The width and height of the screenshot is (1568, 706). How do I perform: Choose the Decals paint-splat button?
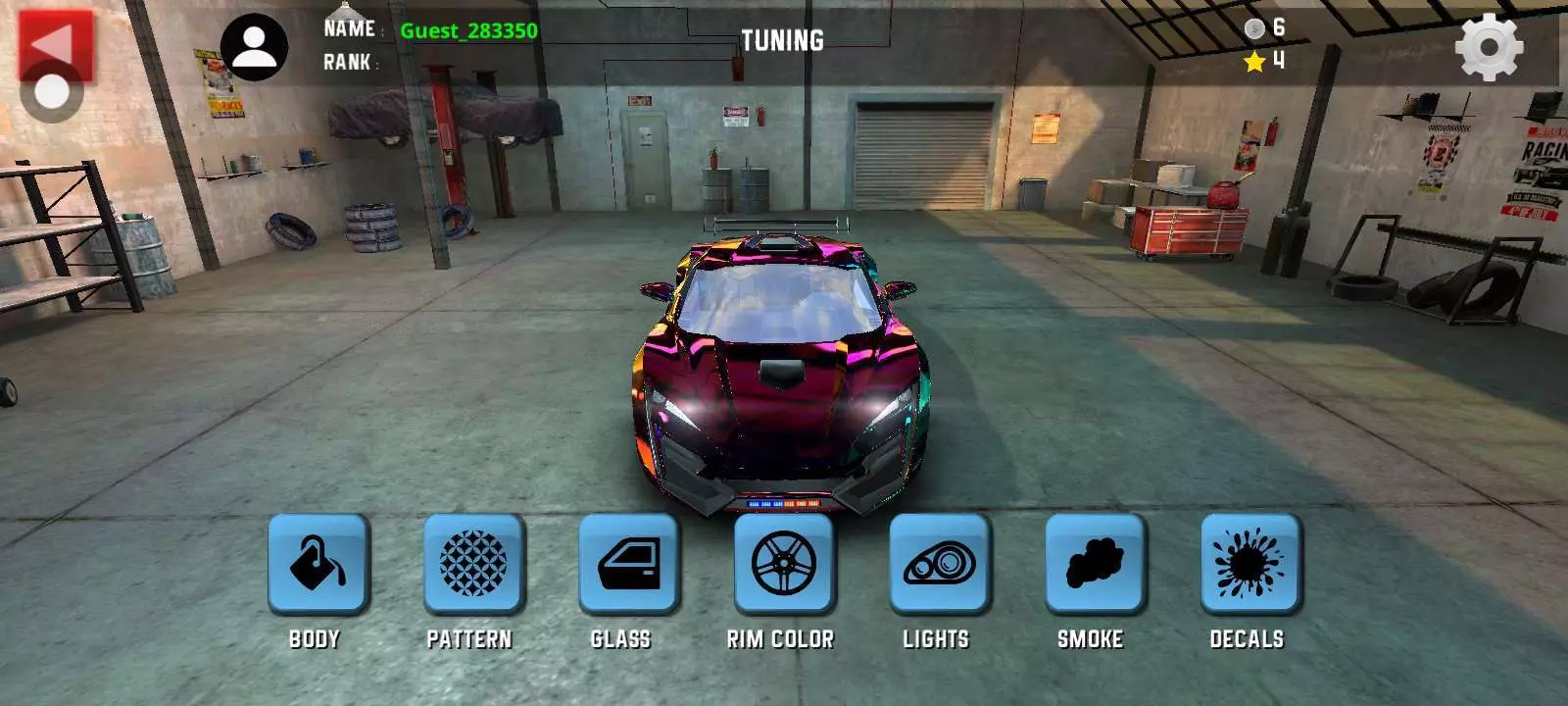1249,564
